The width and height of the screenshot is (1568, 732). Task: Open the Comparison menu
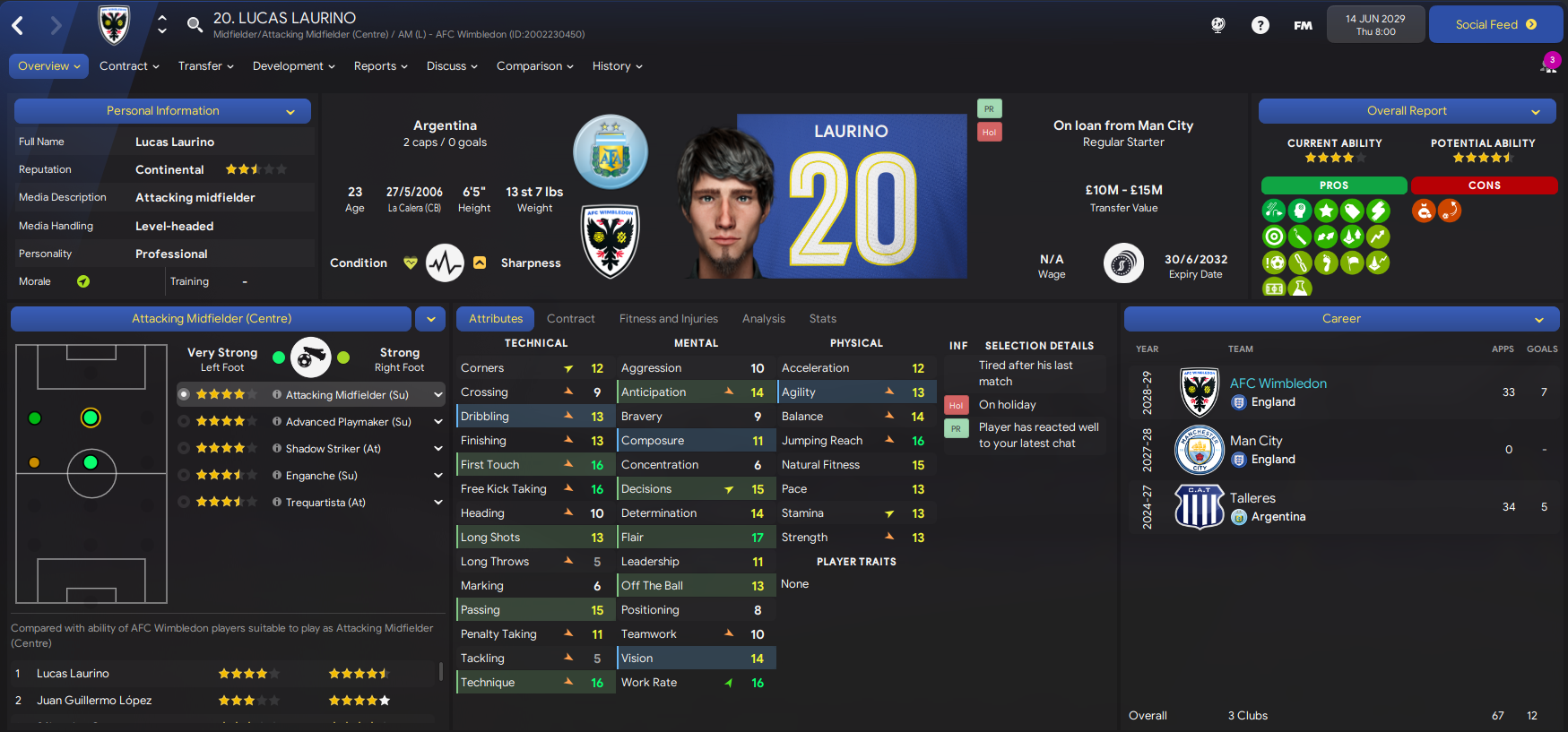pyautogui.click(x=534, y=66)
